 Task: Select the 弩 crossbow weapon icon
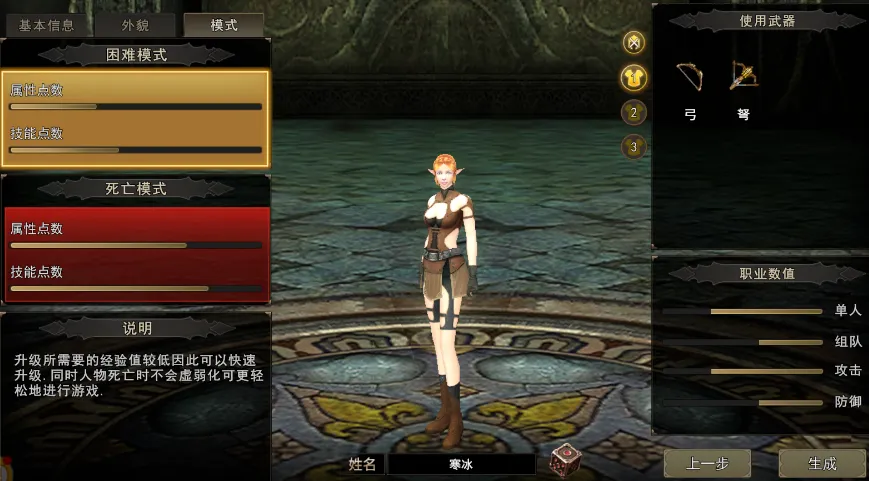pyautogui.click(x=743, y=77)
